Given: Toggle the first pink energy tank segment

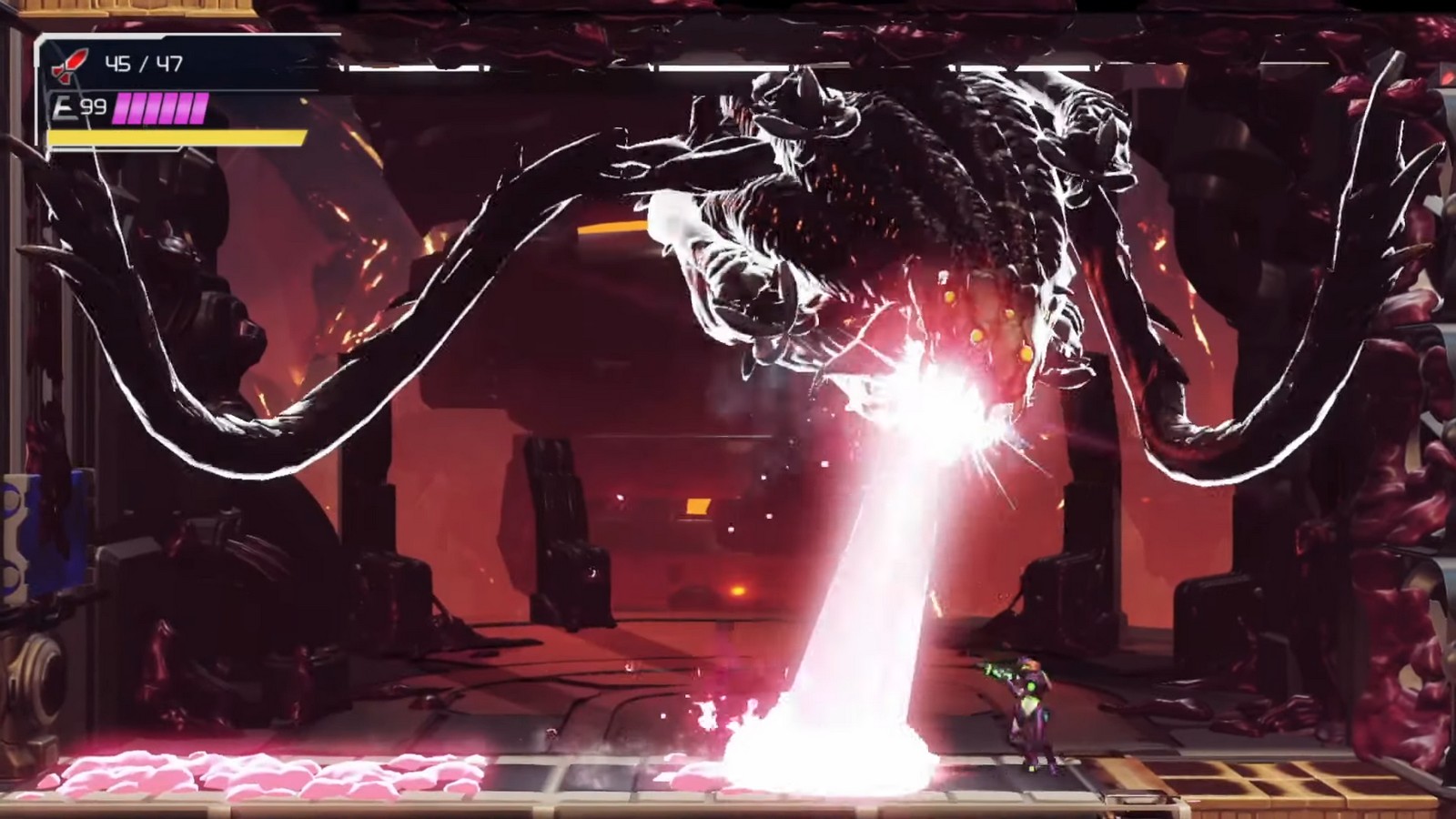Looking at the screenshot, I should point(123,109).
